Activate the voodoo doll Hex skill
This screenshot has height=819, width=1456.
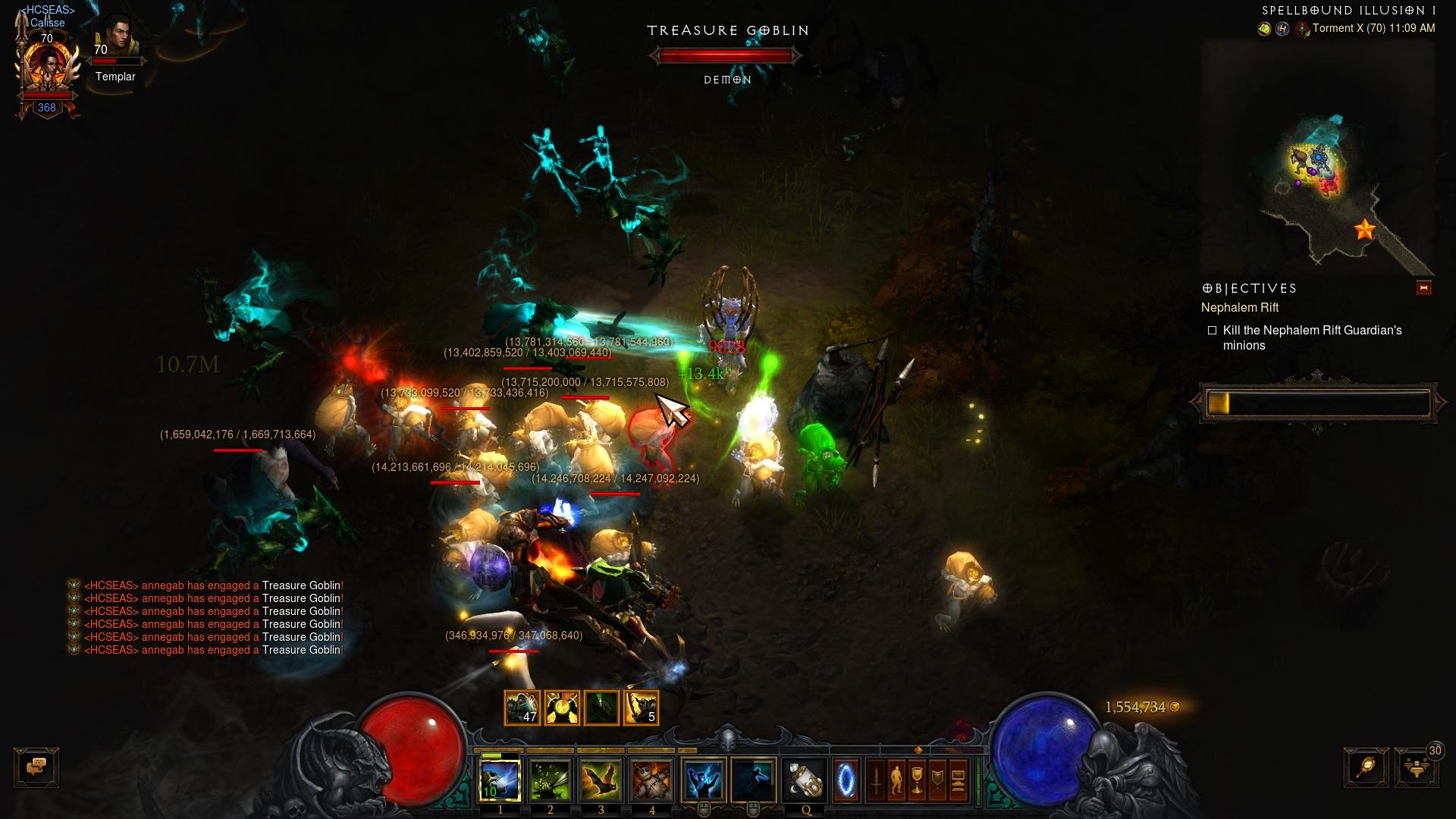click(652, 779)
